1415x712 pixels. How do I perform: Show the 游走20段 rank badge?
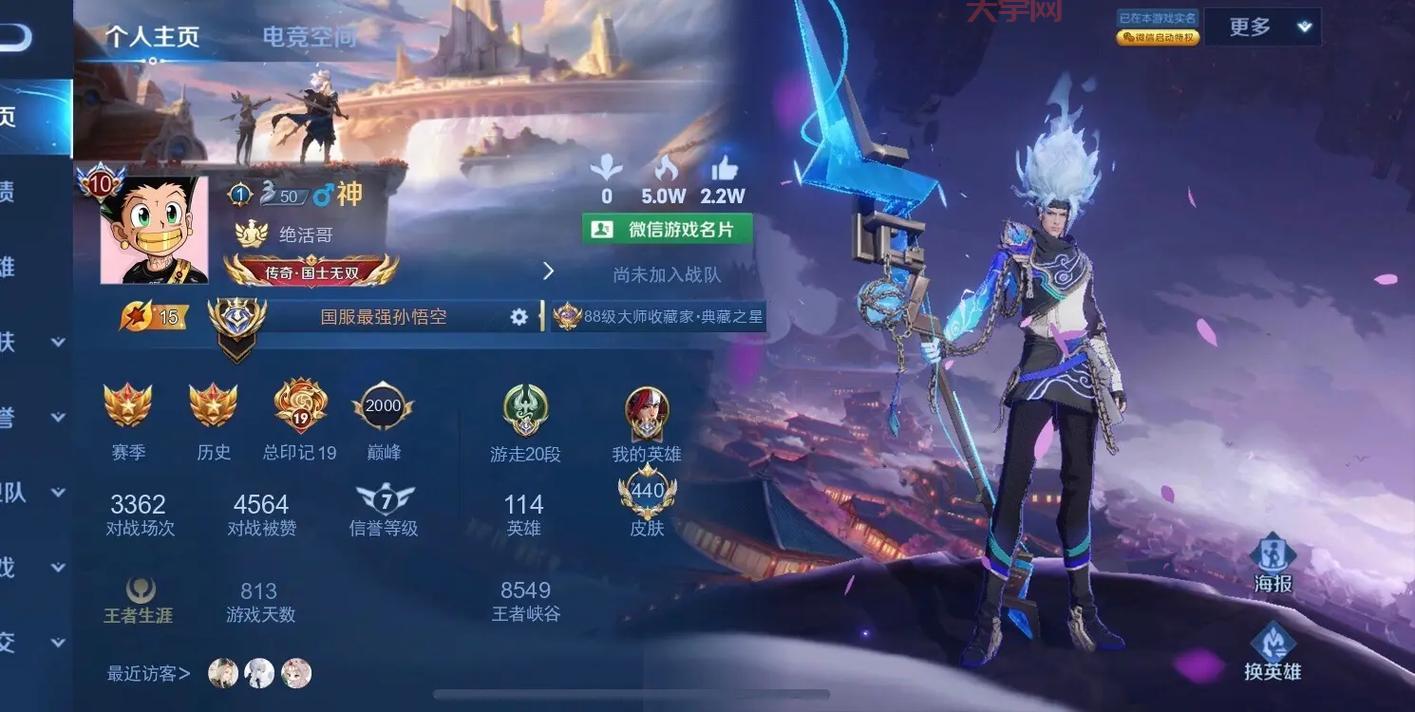tap(525, 410)
